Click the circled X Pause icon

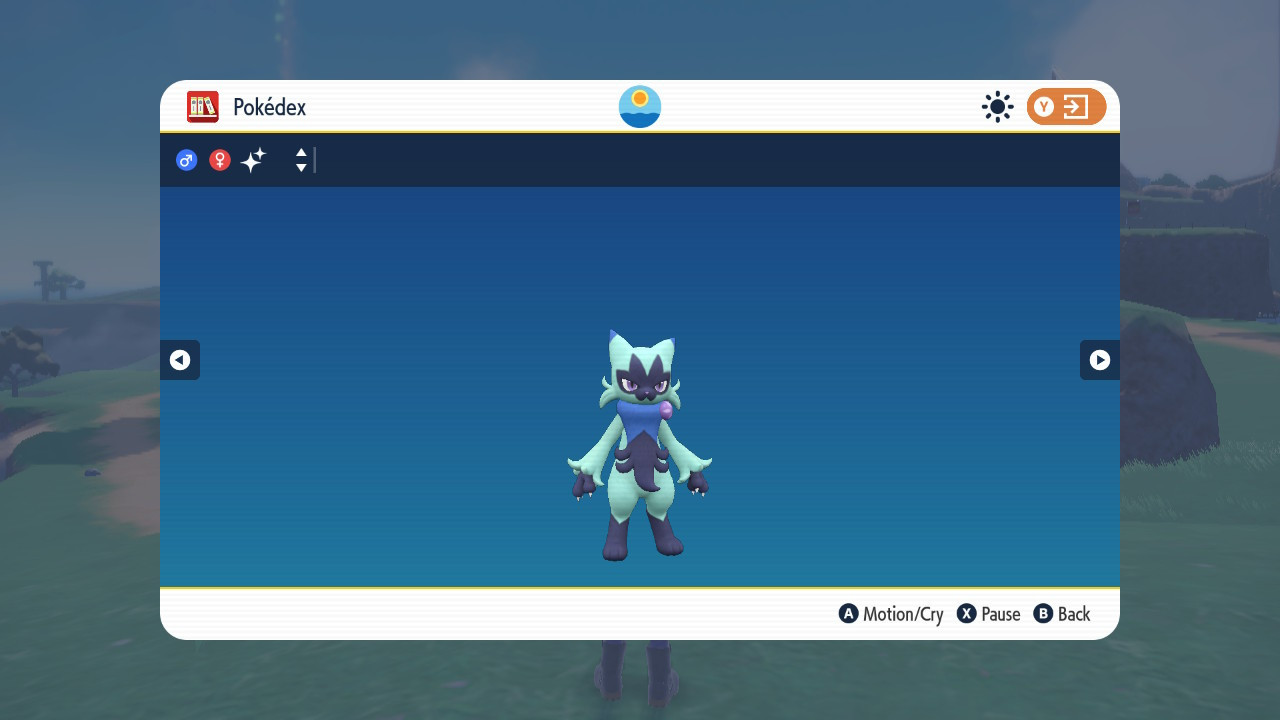[x=964, y=614]
